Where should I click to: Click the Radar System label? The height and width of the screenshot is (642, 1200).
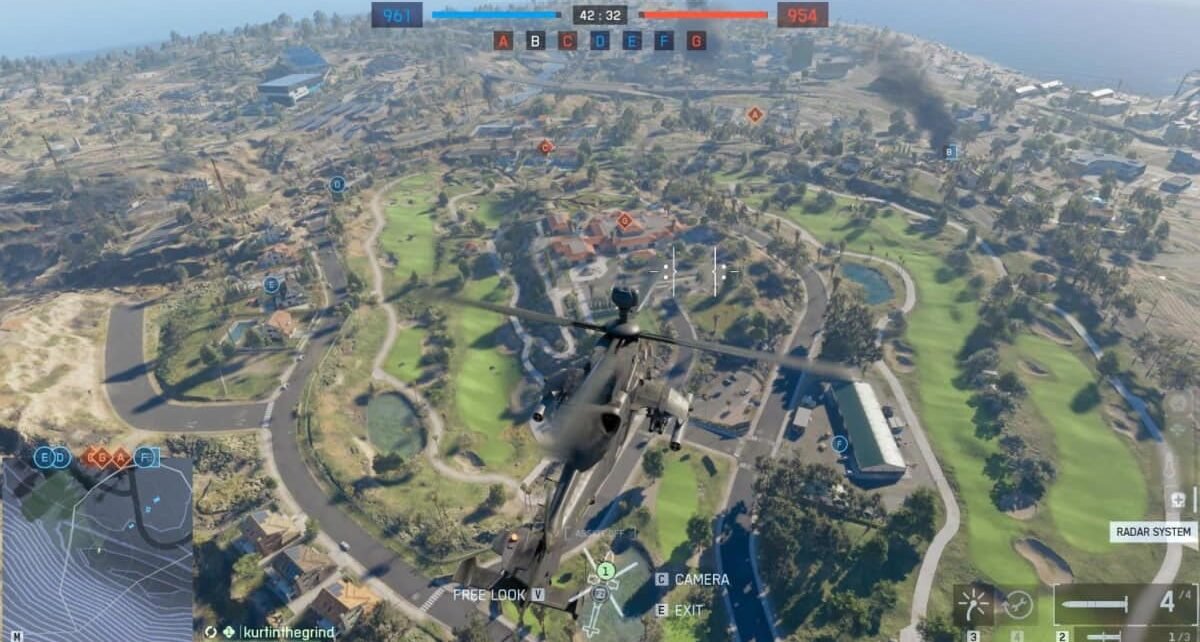[1152, 532]
